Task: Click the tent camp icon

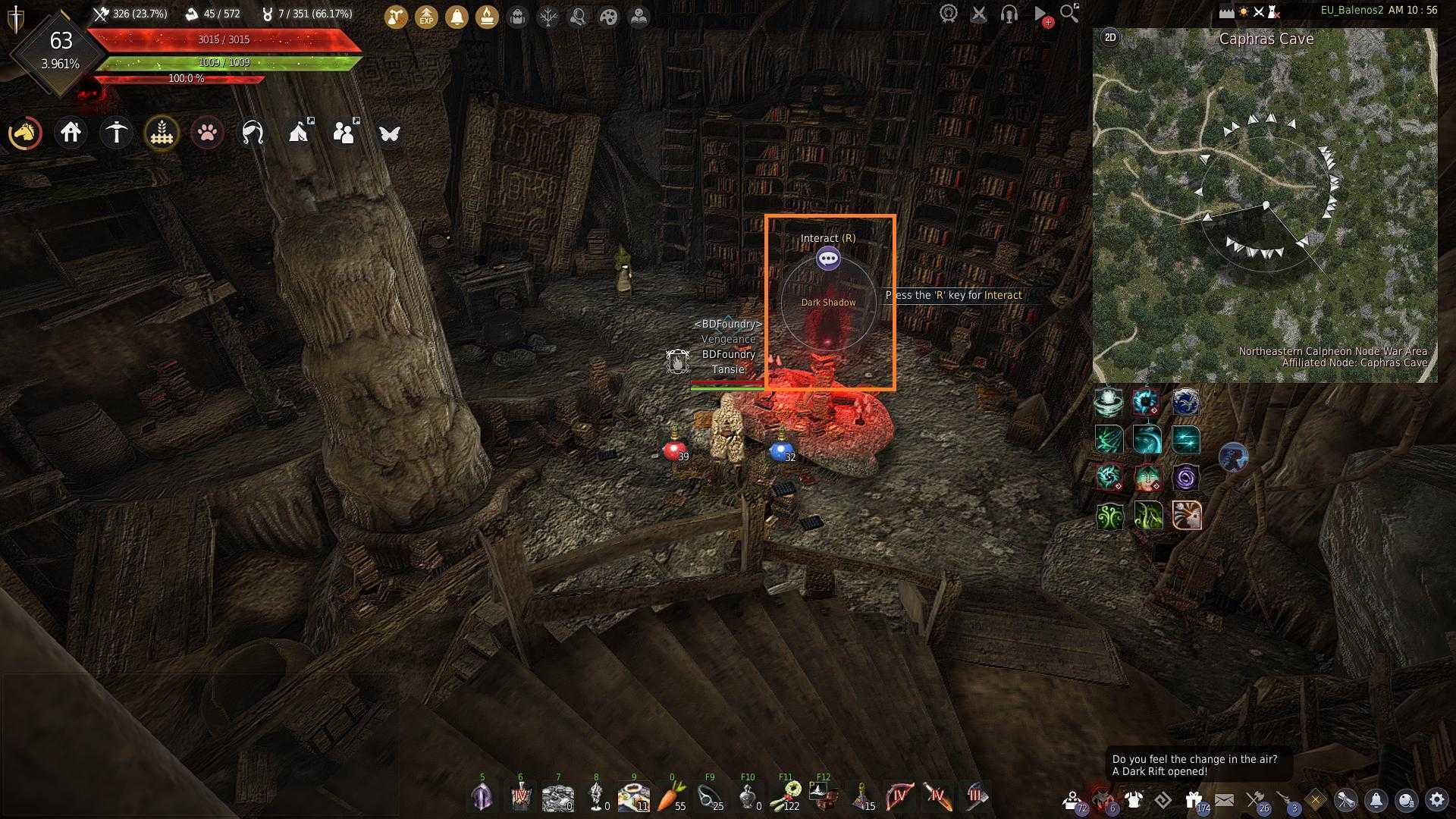Action: click(x=300, y=133)
